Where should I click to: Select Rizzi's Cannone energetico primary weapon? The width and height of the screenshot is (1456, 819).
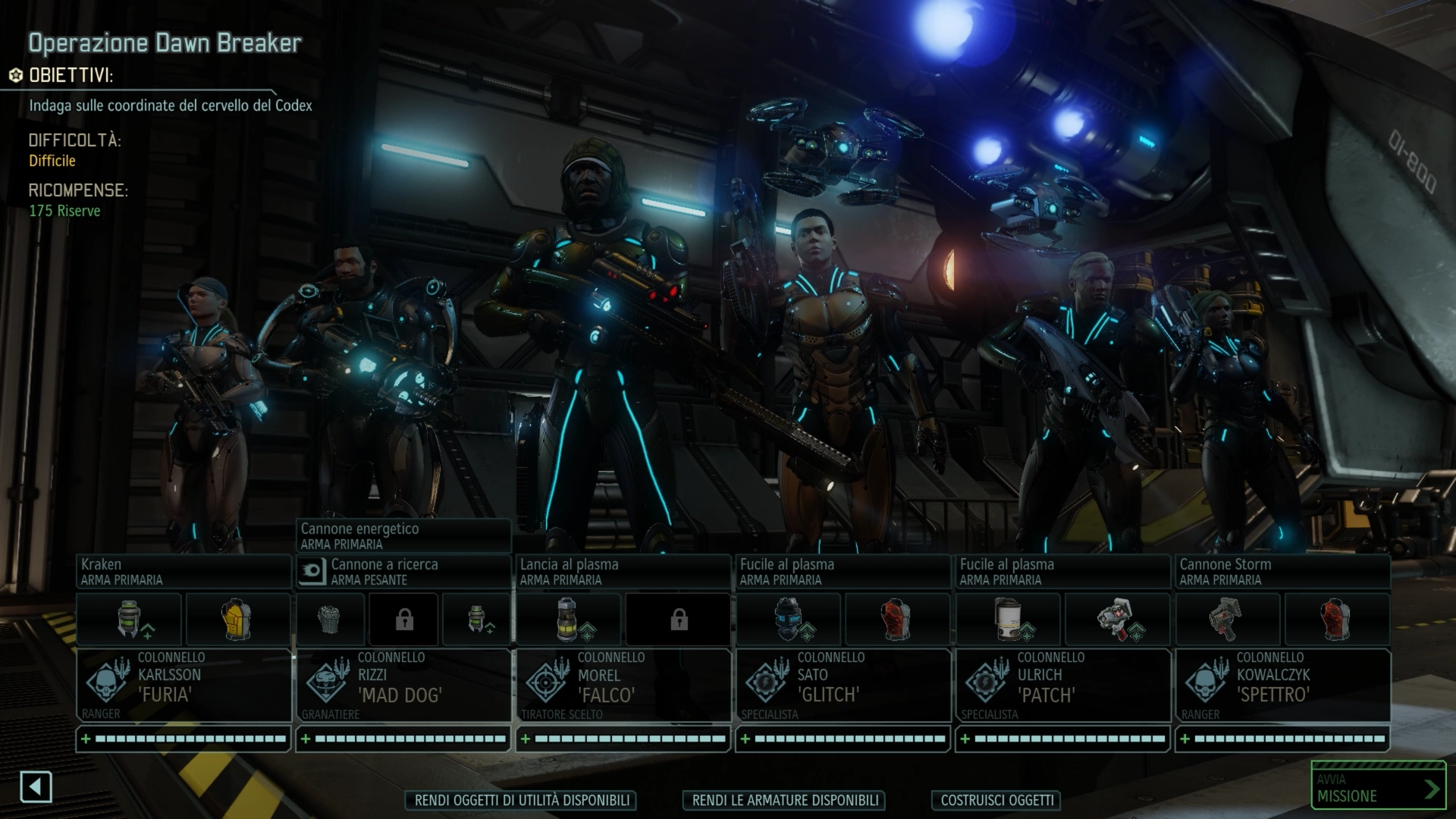point(403,536)
